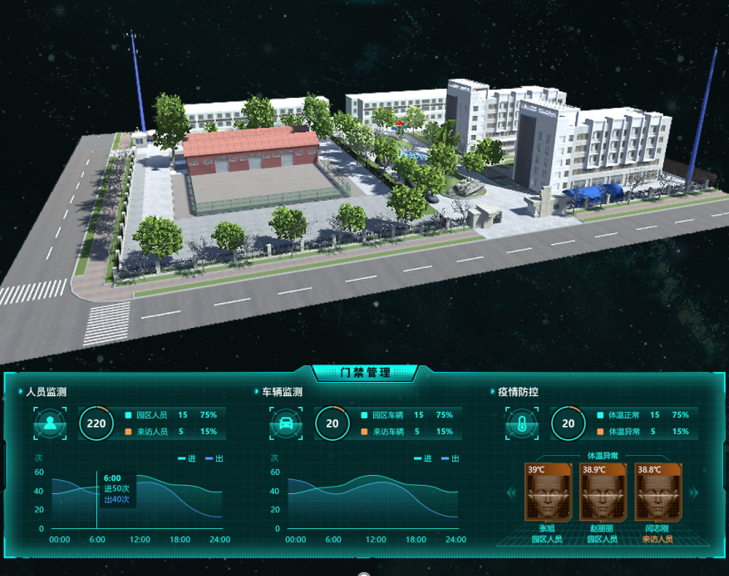729x576 pixels.
Task: Toggle the 进 legend in the vehicle chart
Action: tap(423, 459)
